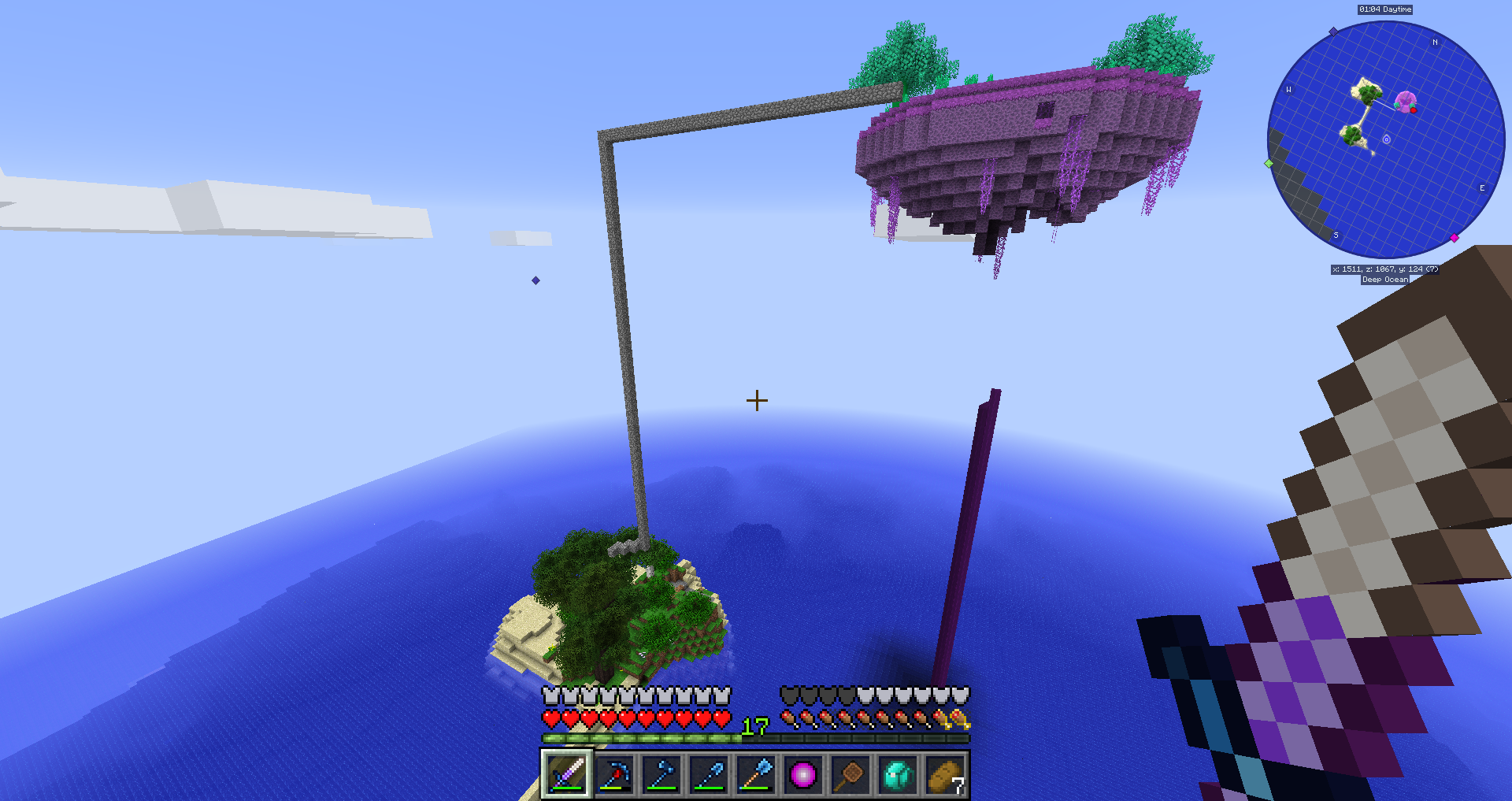This screenshot has height=801, width=1512.
Task: Click the purple floating island on minimap
Action: [x=1405, y=101]
